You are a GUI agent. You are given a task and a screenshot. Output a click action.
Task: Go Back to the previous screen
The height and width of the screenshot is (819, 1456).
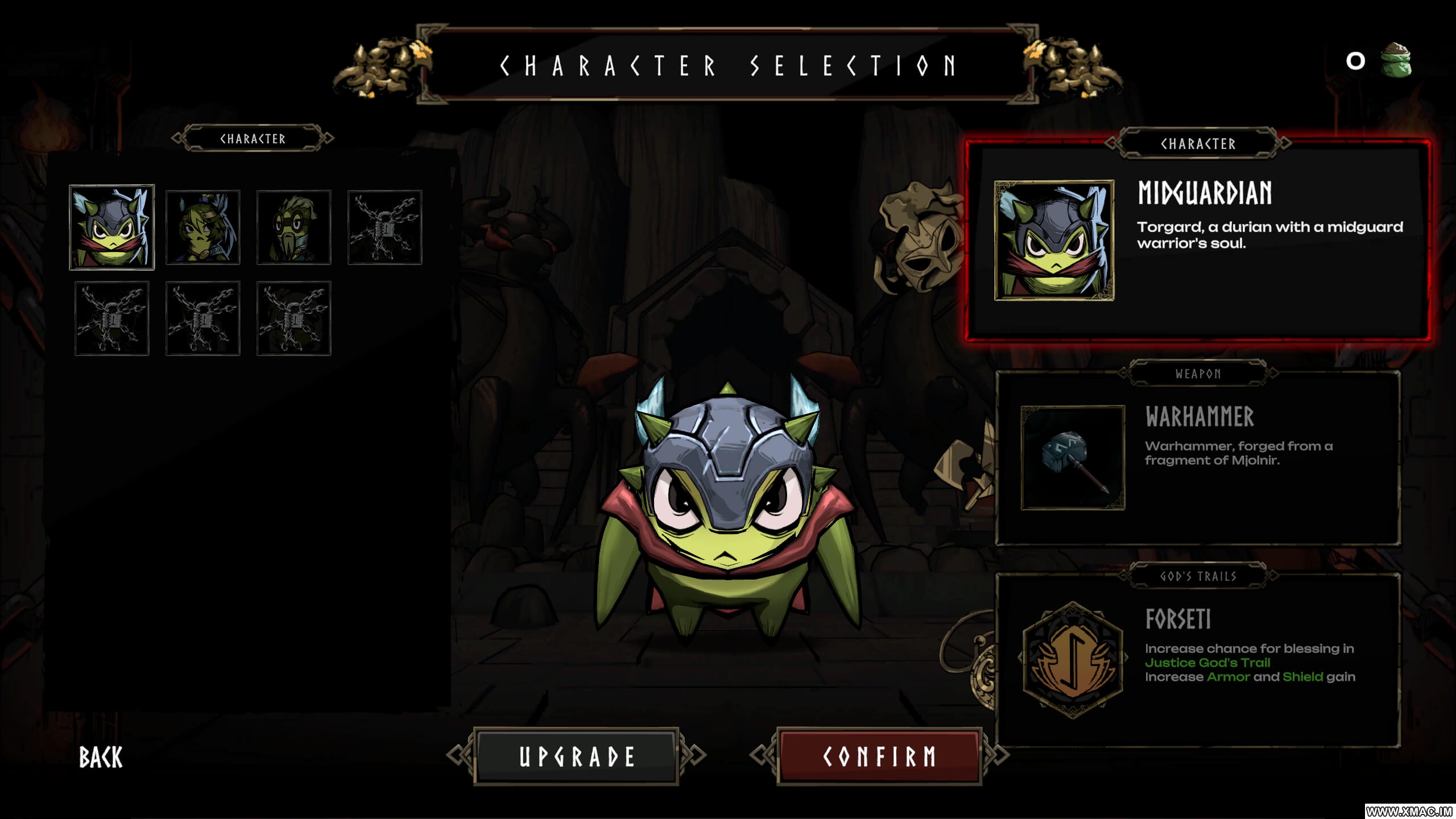click(x=101, y=758)
